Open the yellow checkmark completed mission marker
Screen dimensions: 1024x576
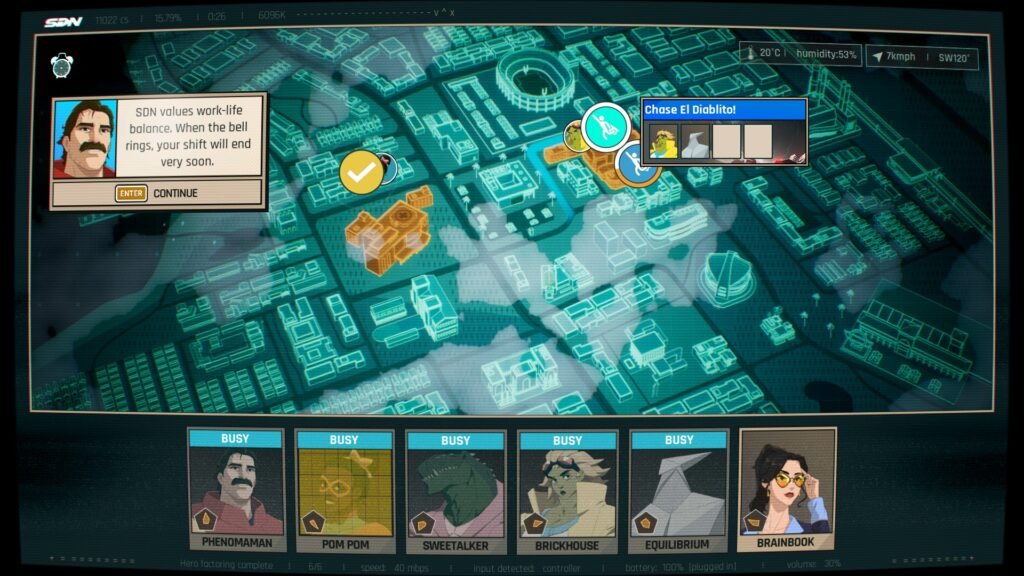(361, 172)
